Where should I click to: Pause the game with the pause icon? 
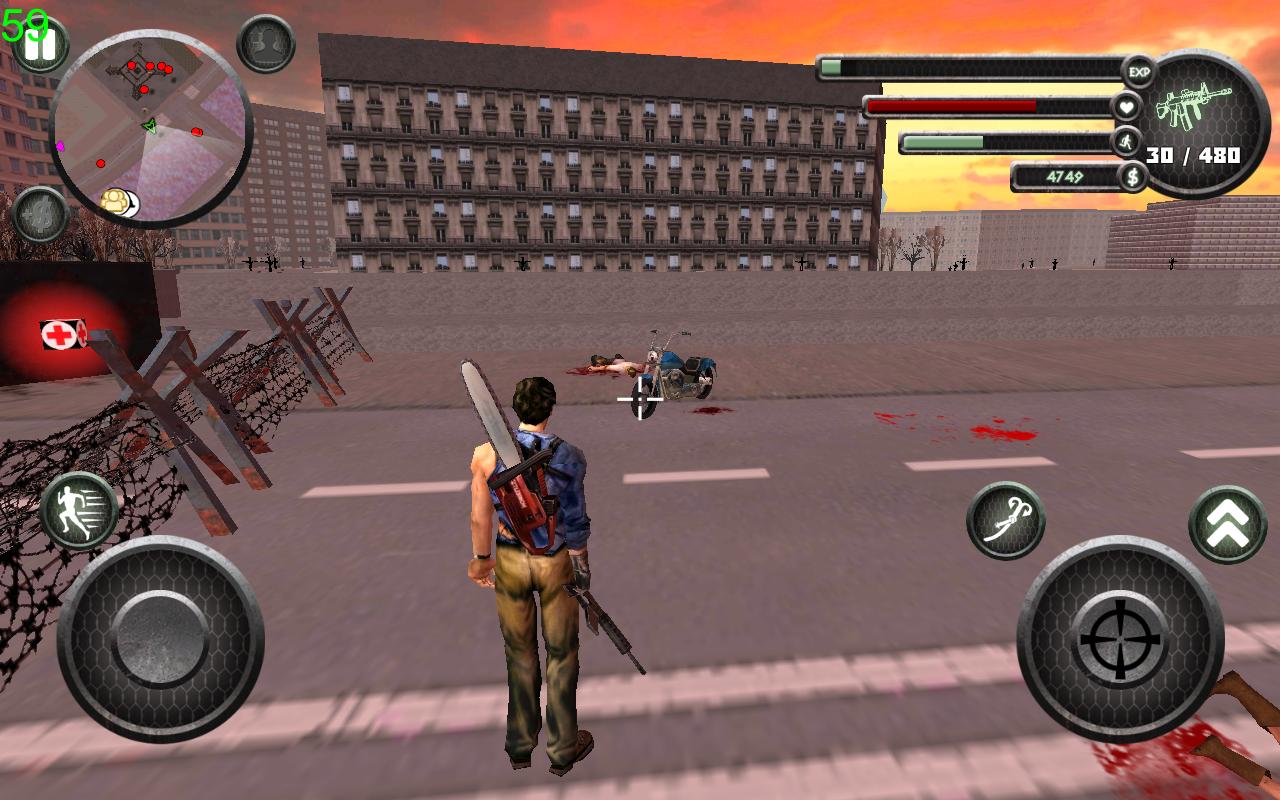pos(40,44)
